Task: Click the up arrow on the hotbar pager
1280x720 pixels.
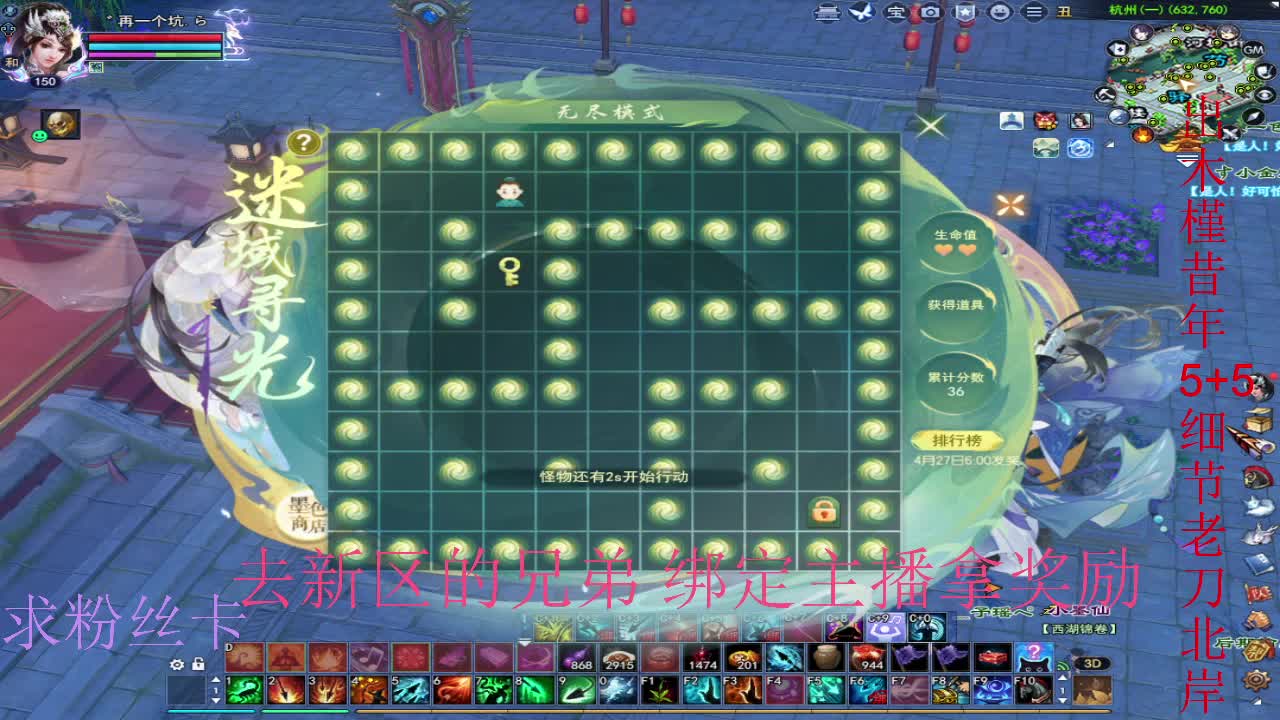Action: pyautogui.click(x=215, y=679)
